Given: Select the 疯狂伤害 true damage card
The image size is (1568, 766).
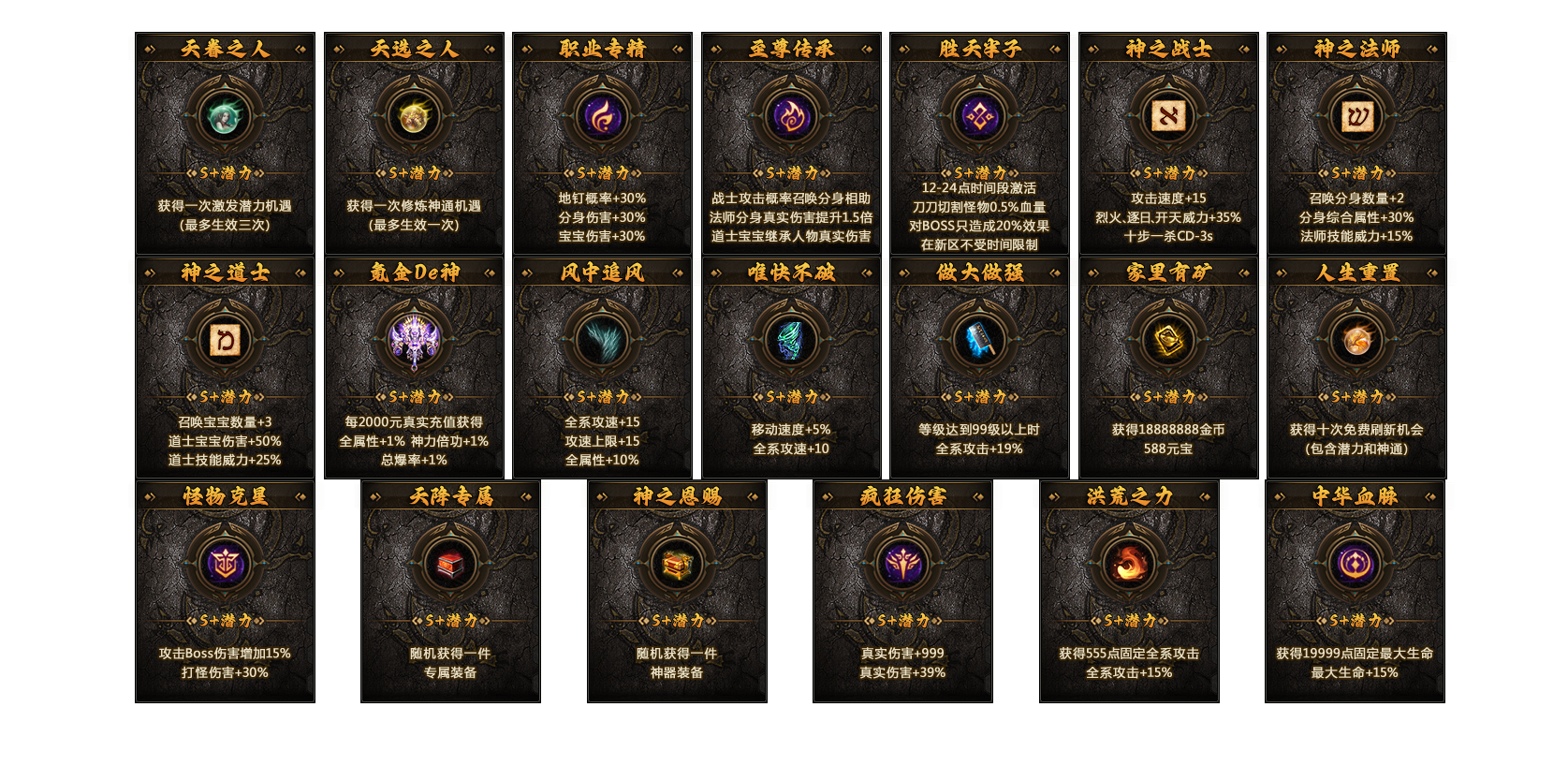Looking at the screenshot, I should tap(902, 591).
